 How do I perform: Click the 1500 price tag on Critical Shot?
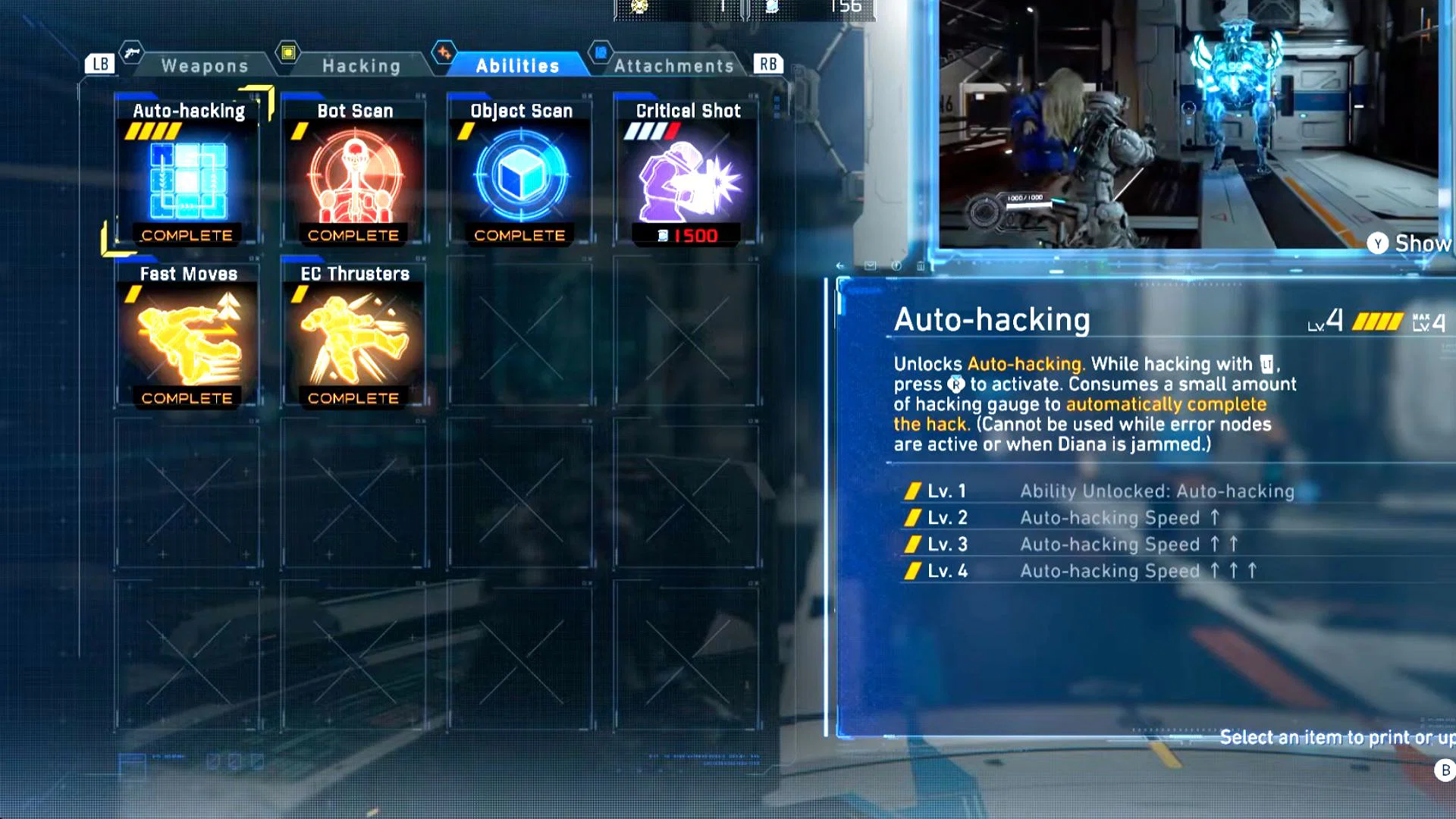pyautogui.click(x=685, y=235)
